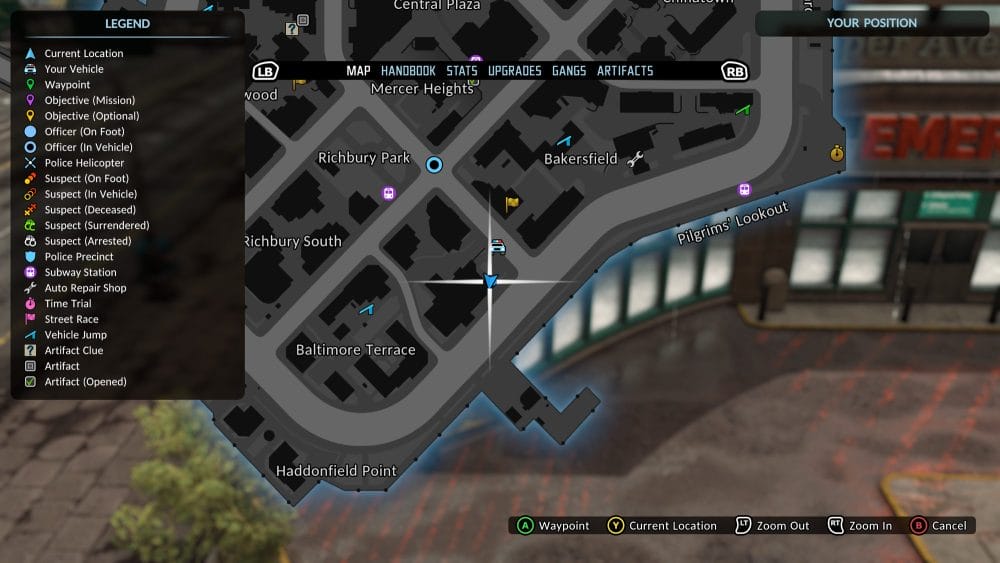1000x563 pixels.
Task: Choose the subway station above Pilgrims' Lookout
Action: [x=744, y=190]
